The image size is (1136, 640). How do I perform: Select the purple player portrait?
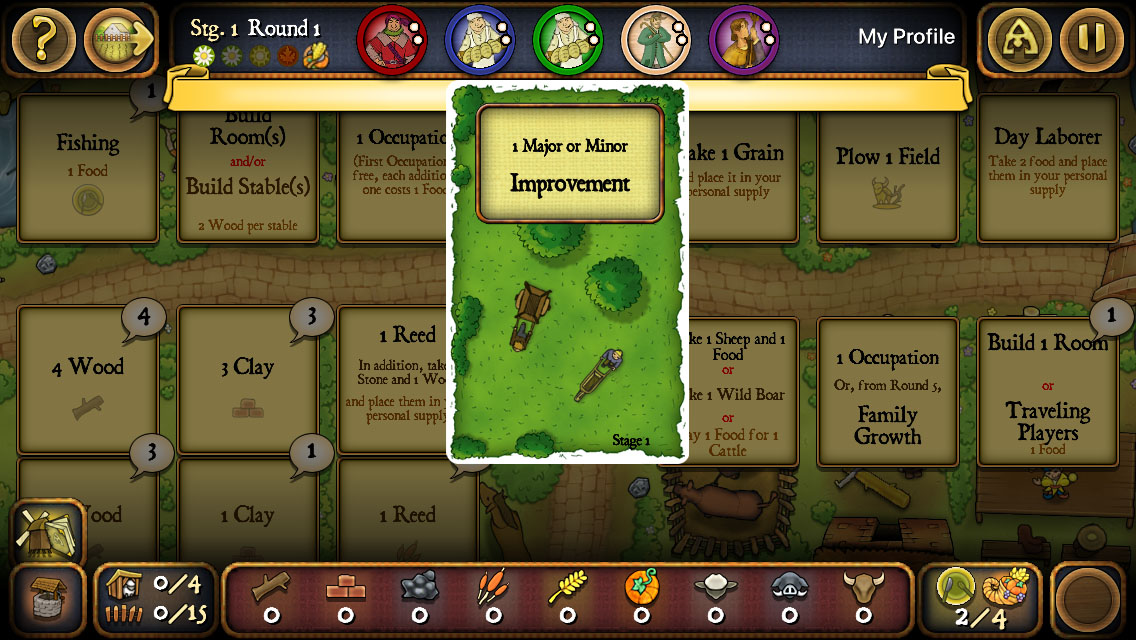pos(741,39)
